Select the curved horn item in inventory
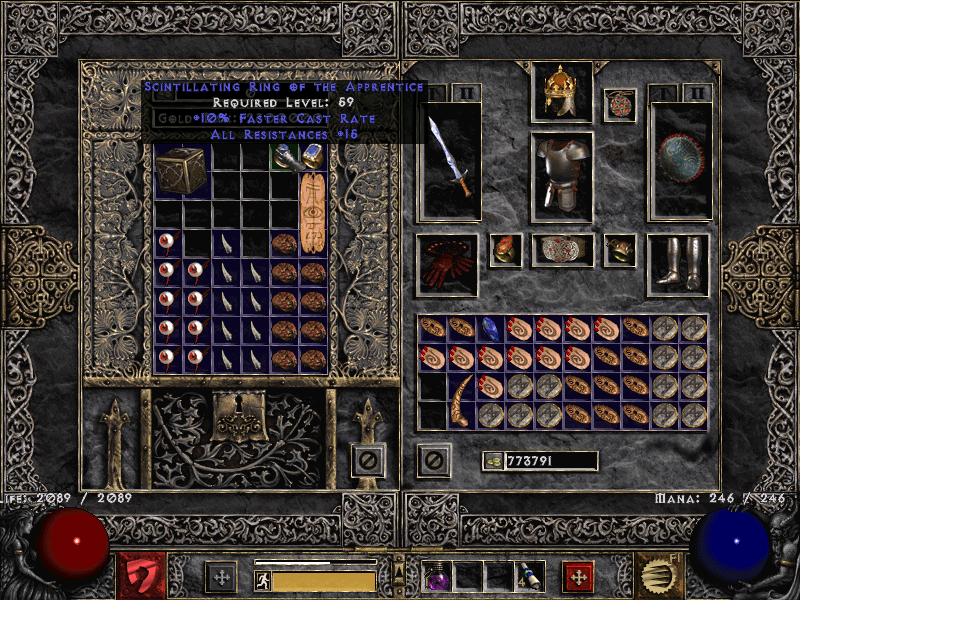This screenshot has width=962, height=630. (x=461, y=401)
